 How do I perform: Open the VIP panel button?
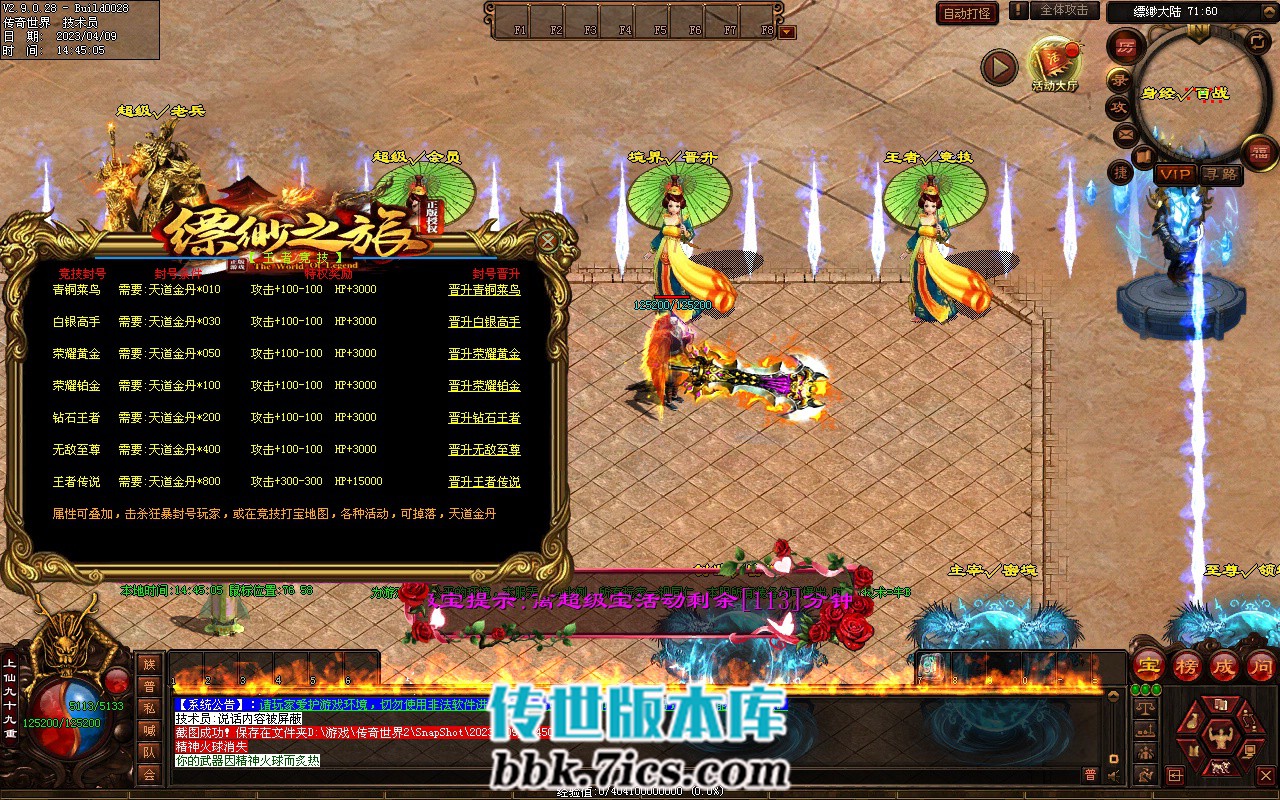tap(1175, 174)
